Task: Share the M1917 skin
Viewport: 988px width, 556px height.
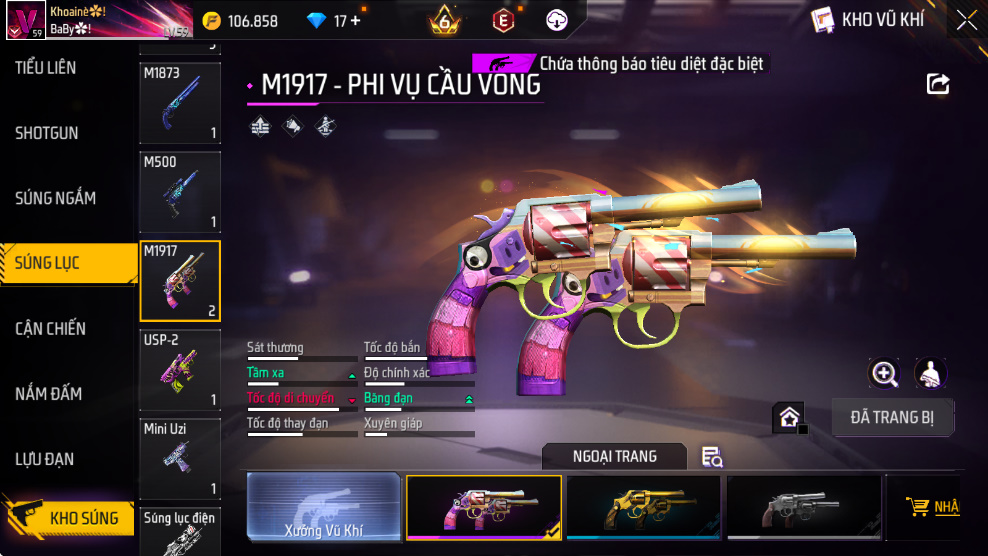Action: (938, 84)
